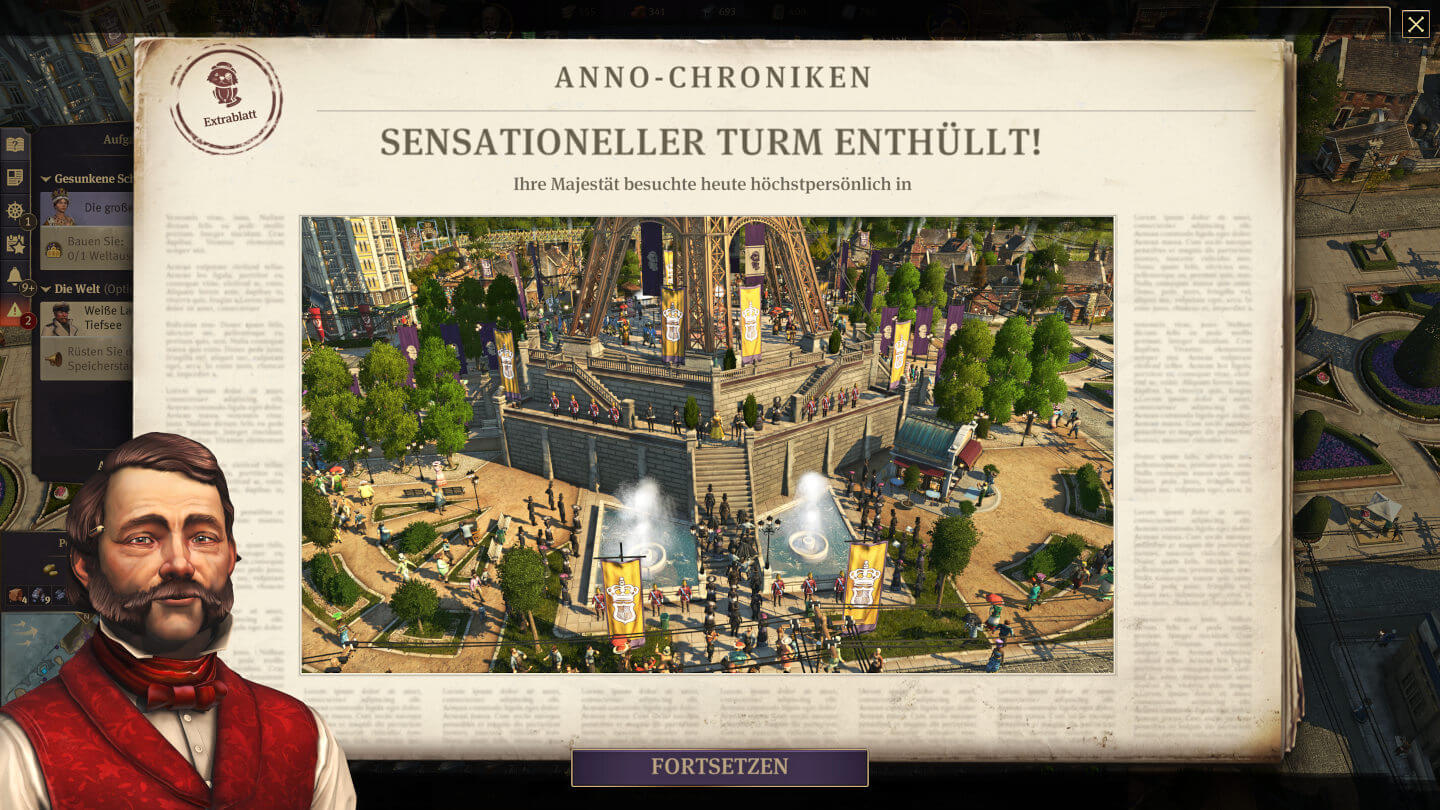Screen dimensions: 1440x810
Task: Close the newspaper with the X button
Action: (1415, 24)
